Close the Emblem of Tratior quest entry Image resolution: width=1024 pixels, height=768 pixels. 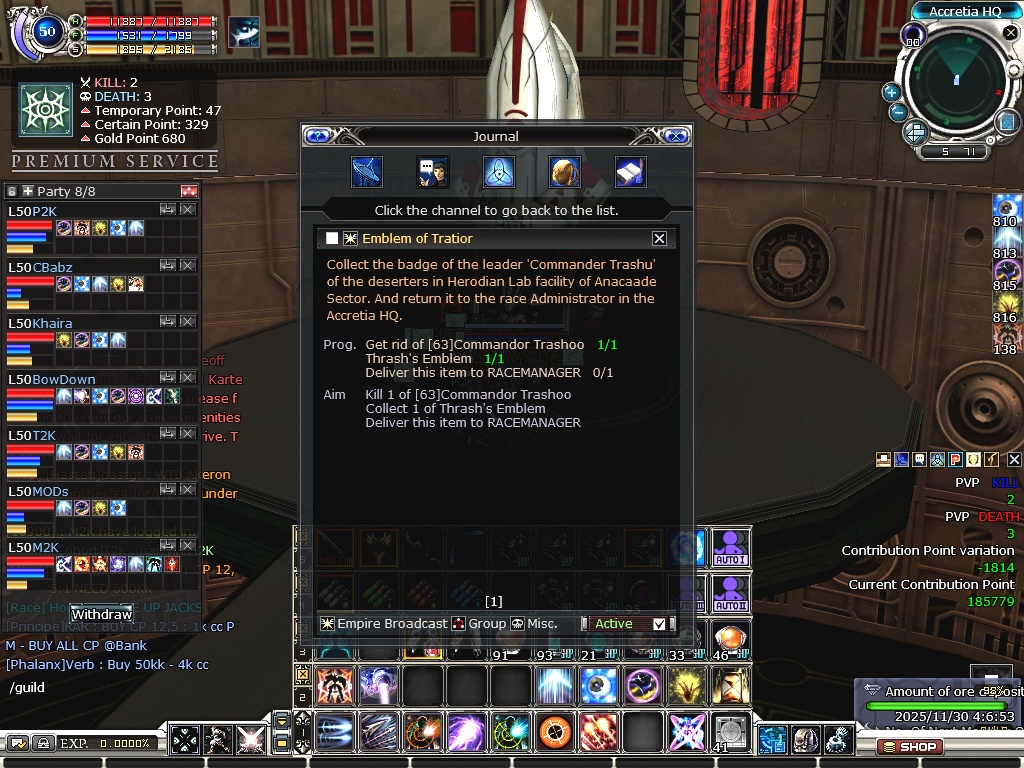pos(659,238)
